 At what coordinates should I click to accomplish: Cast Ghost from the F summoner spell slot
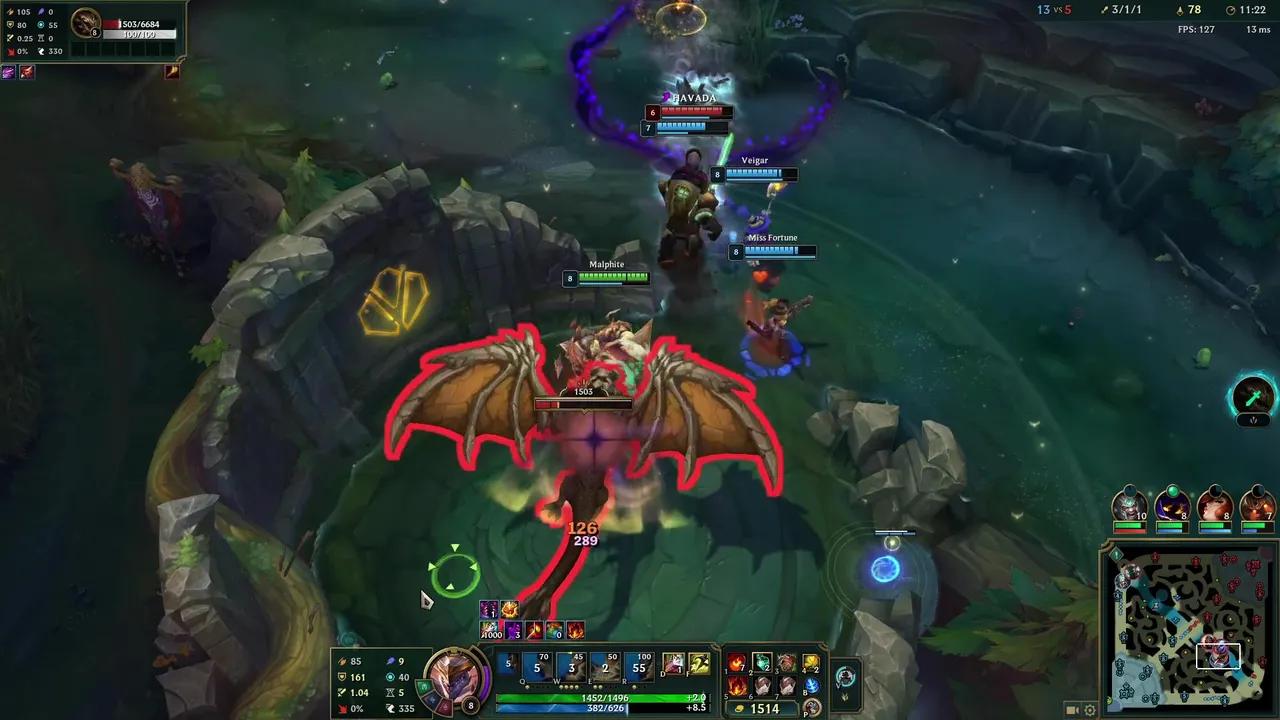coord(698,663)
